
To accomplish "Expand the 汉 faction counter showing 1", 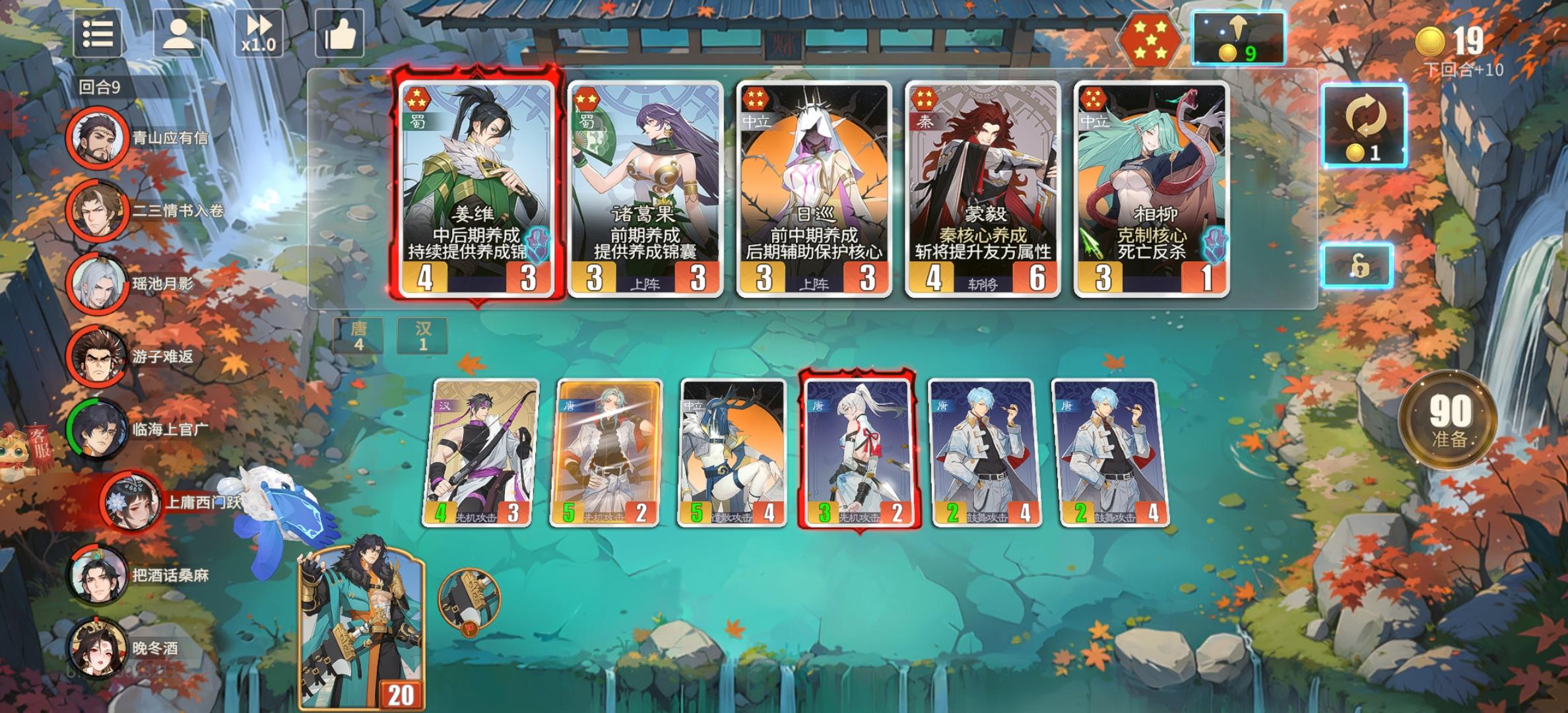I will [423, 335].
